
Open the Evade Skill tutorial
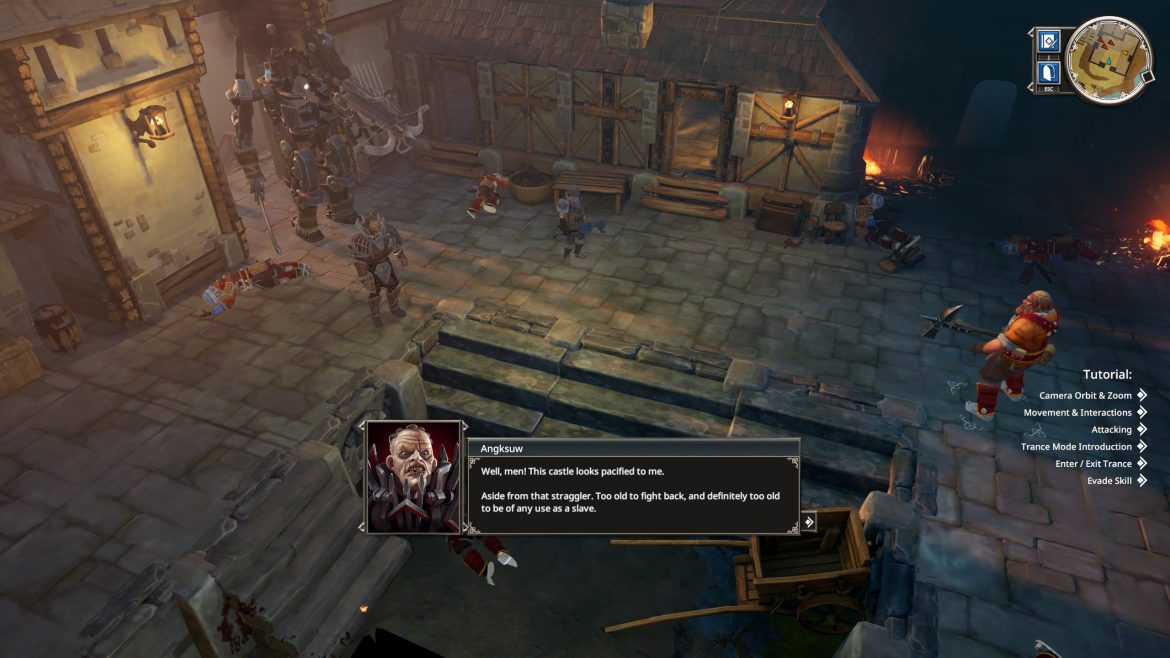pyautogui.click(x=1109, y=481)
